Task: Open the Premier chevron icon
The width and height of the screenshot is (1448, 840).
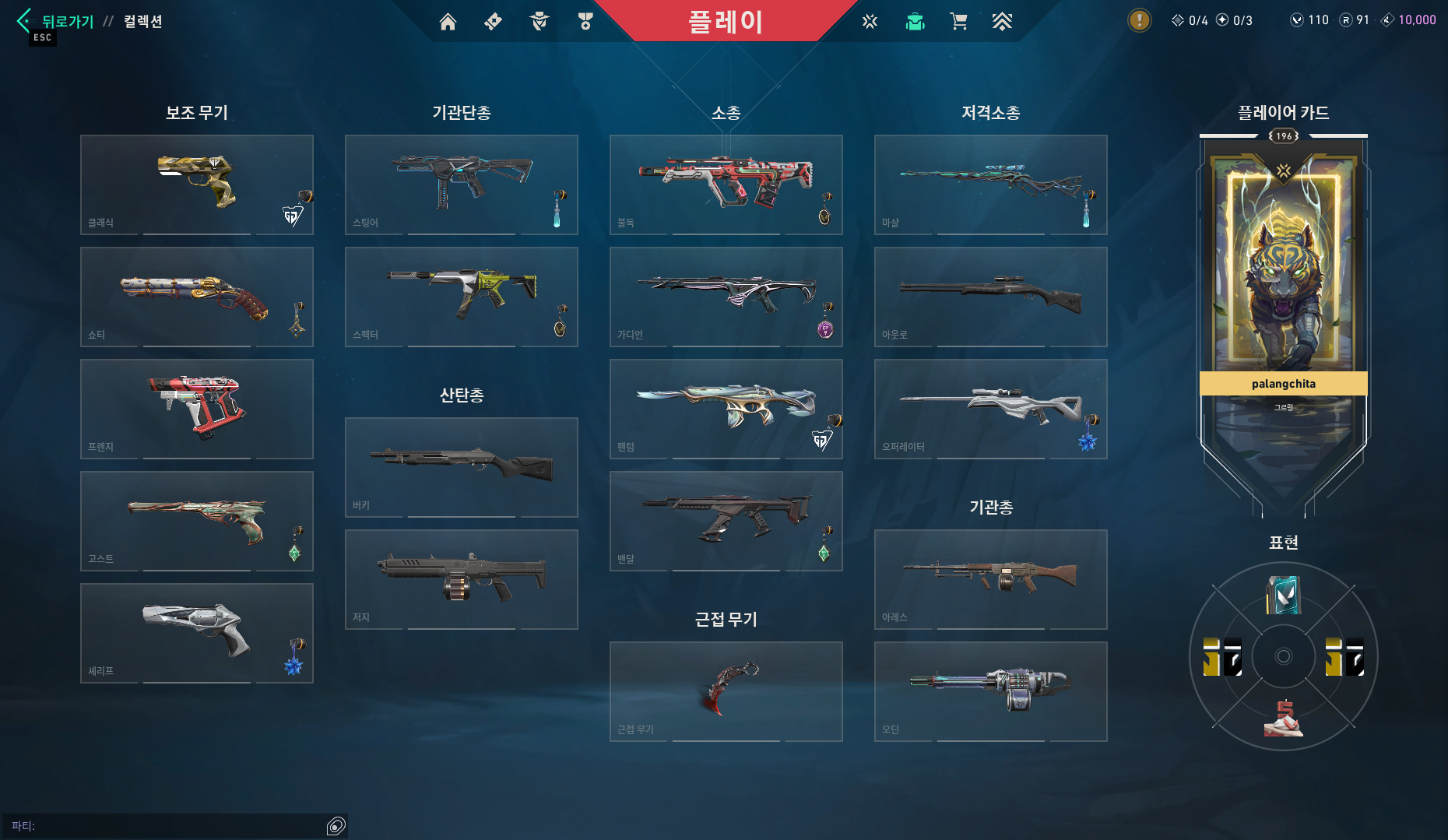Action: click(x=1003, y=21)
